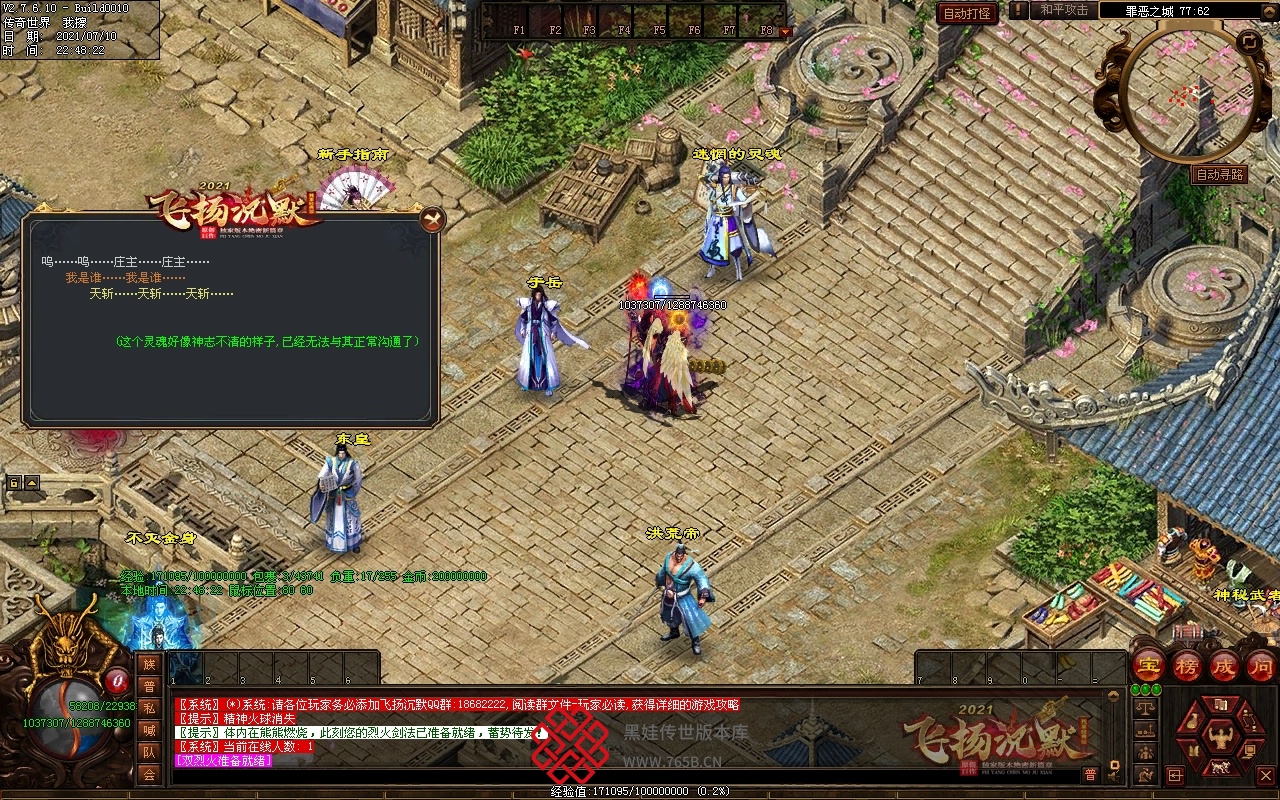The width and height of the screenshot is (1280, 800).
Task: Click the X button on the hexagon menu
Action: pyautogui.click(x=1265, y=775)
